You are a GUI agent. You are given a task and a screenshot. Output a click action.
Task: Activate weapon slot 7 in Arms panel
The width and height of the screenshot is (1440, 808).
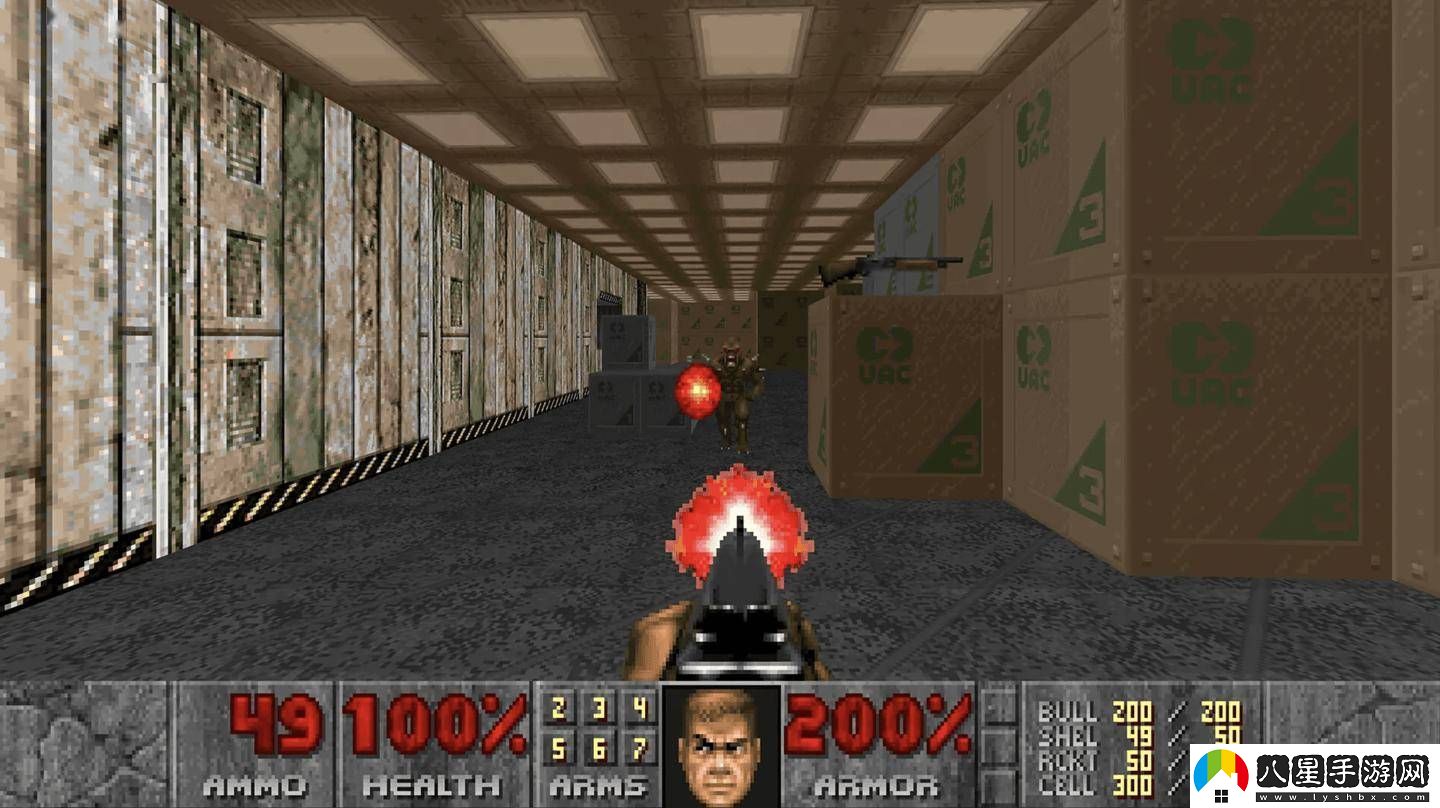pos(639,748)
